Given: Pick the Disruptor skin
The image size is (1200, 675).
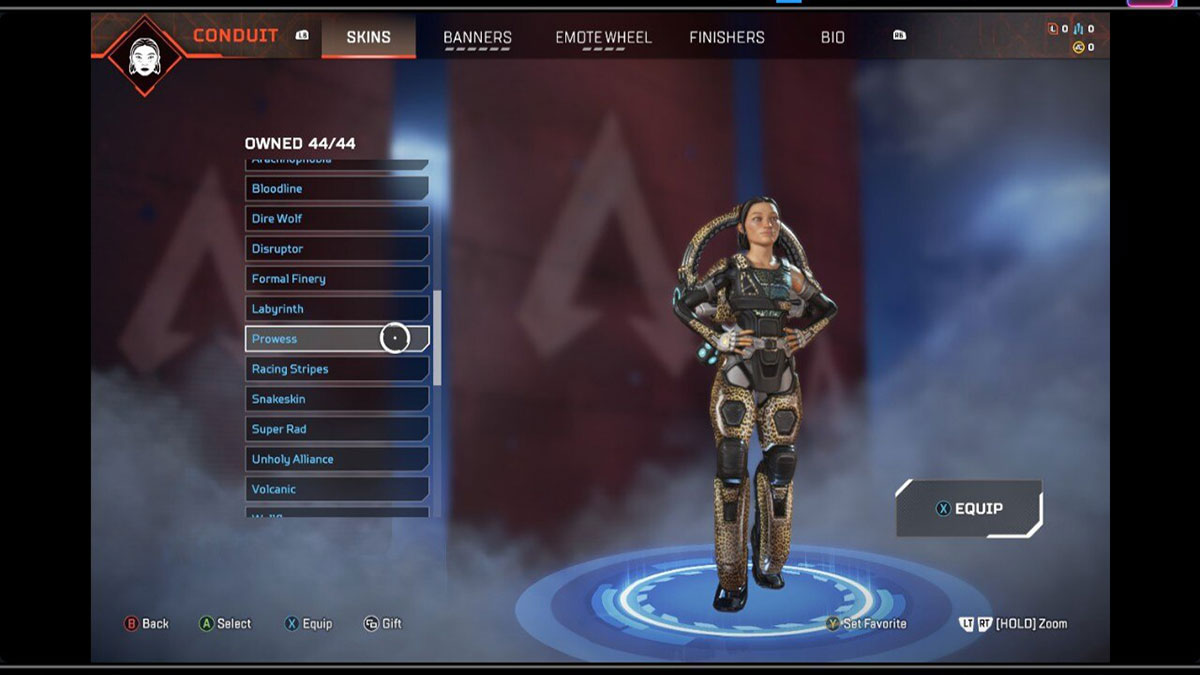Looking at the screenshot, I should tap(336, 249).
